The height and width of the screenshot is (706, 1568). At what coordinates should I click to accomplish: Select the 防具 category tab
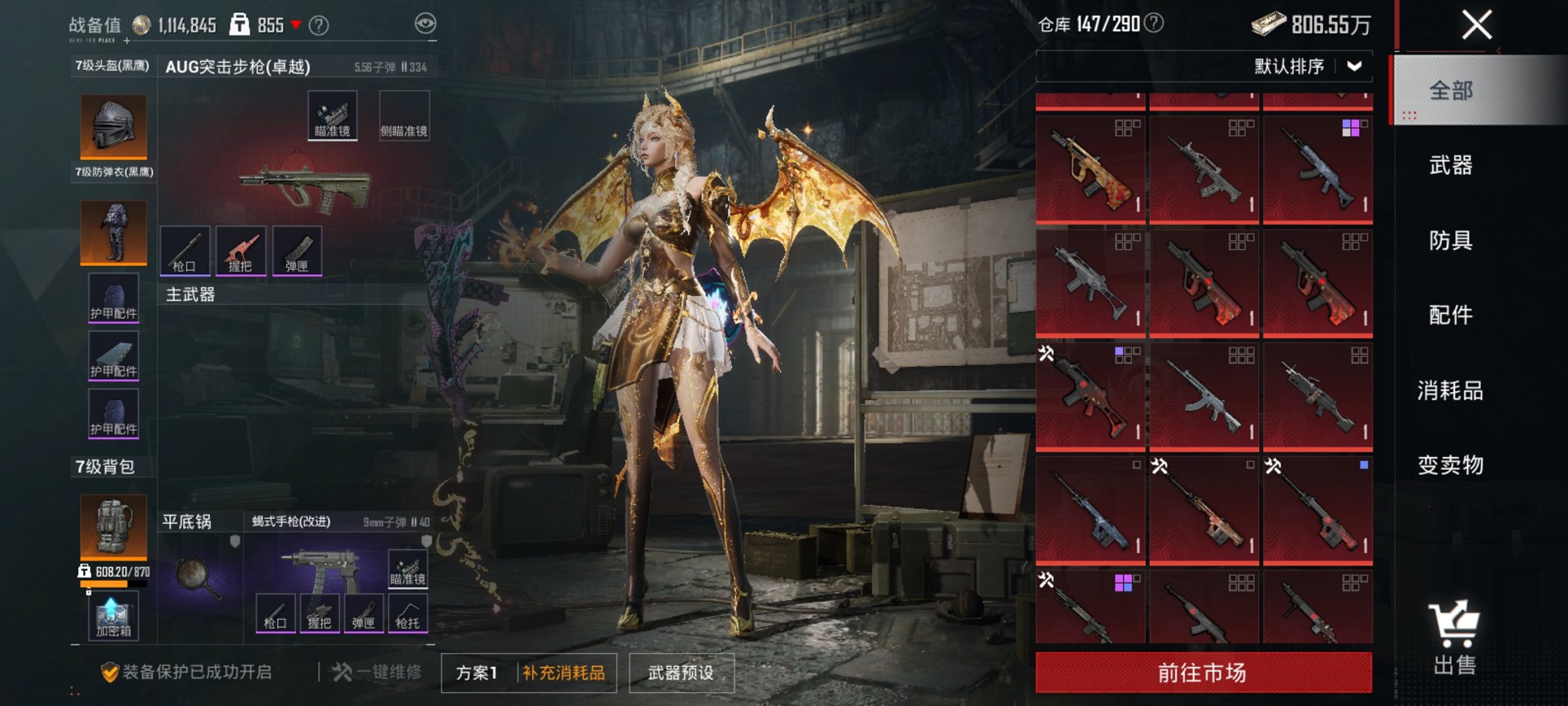pyautogui.click(x=1450, y=241)
